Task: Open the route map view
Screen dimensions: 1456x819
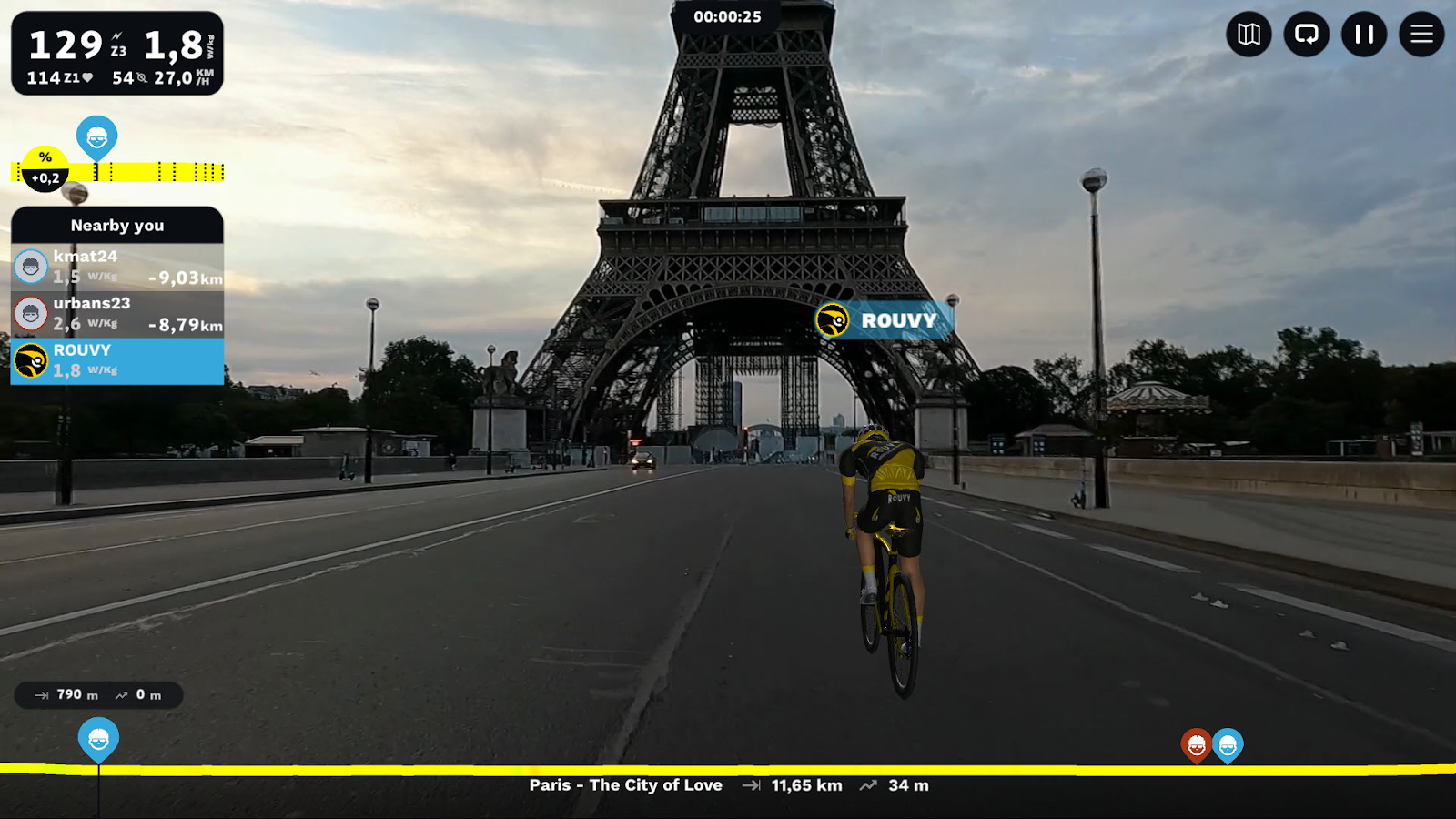Action: 1249,35
